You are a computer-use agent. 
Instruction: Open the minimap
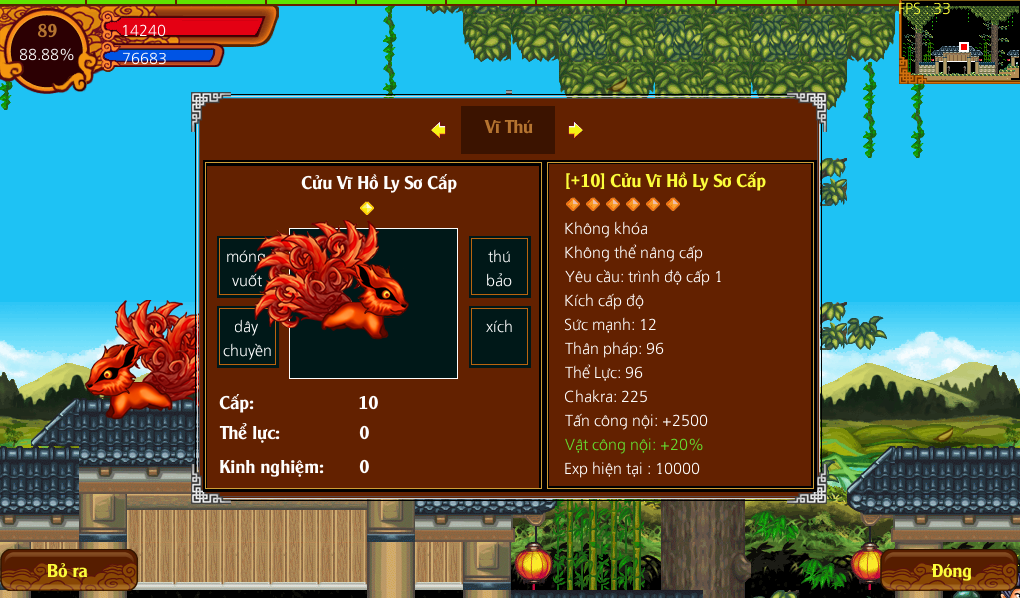959,43
